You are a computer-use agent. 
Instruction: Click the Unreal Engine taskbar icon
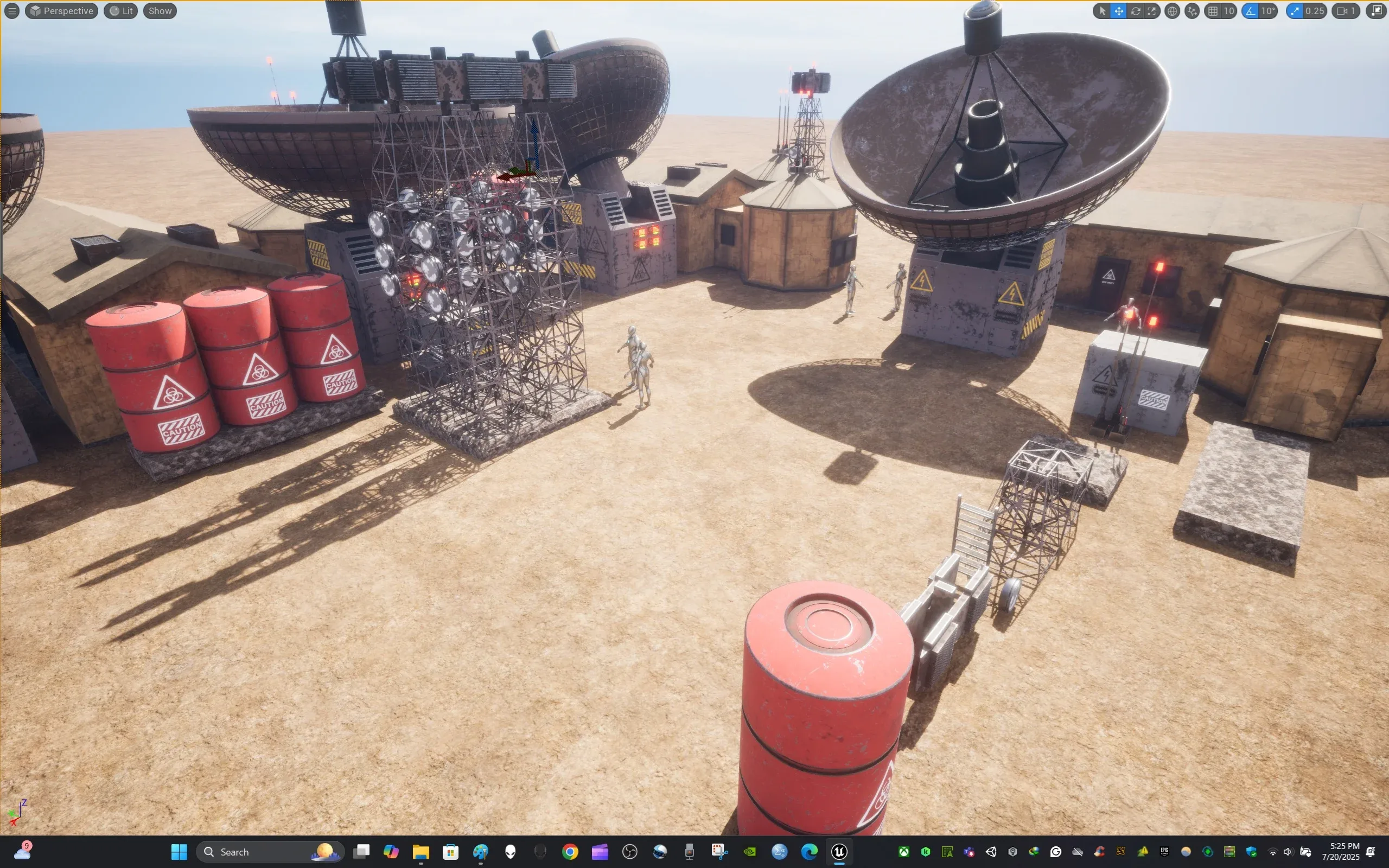(839, 851)
